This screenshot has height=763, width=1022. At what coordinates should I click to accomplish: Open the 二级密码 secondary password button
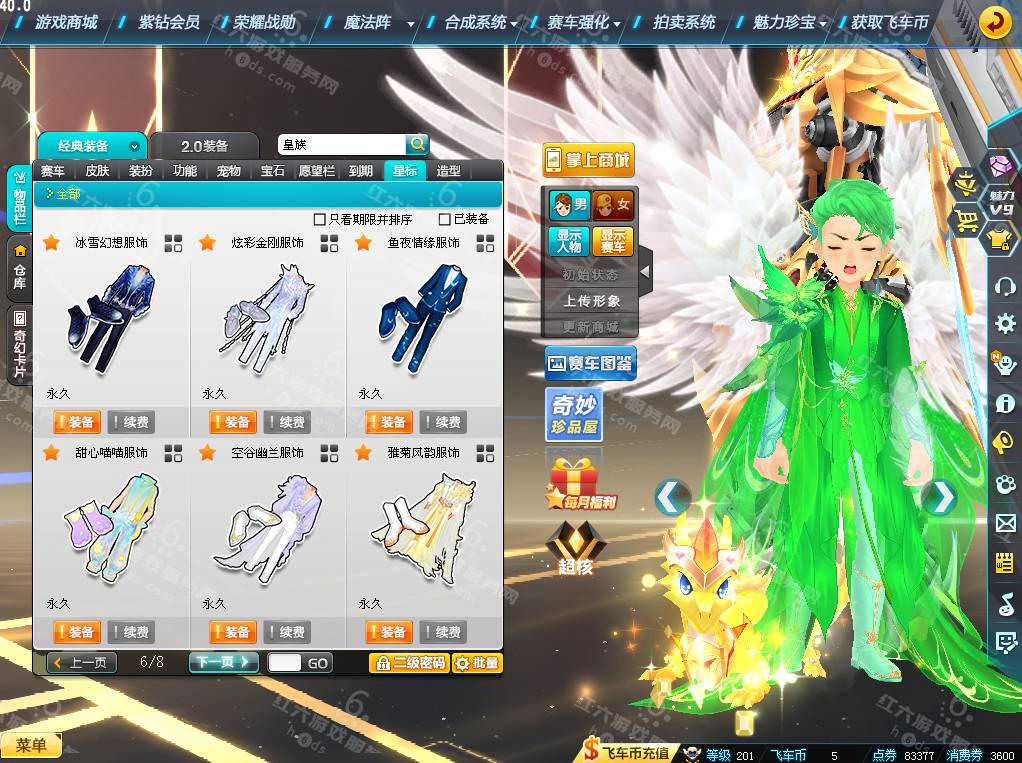(408, 662)
